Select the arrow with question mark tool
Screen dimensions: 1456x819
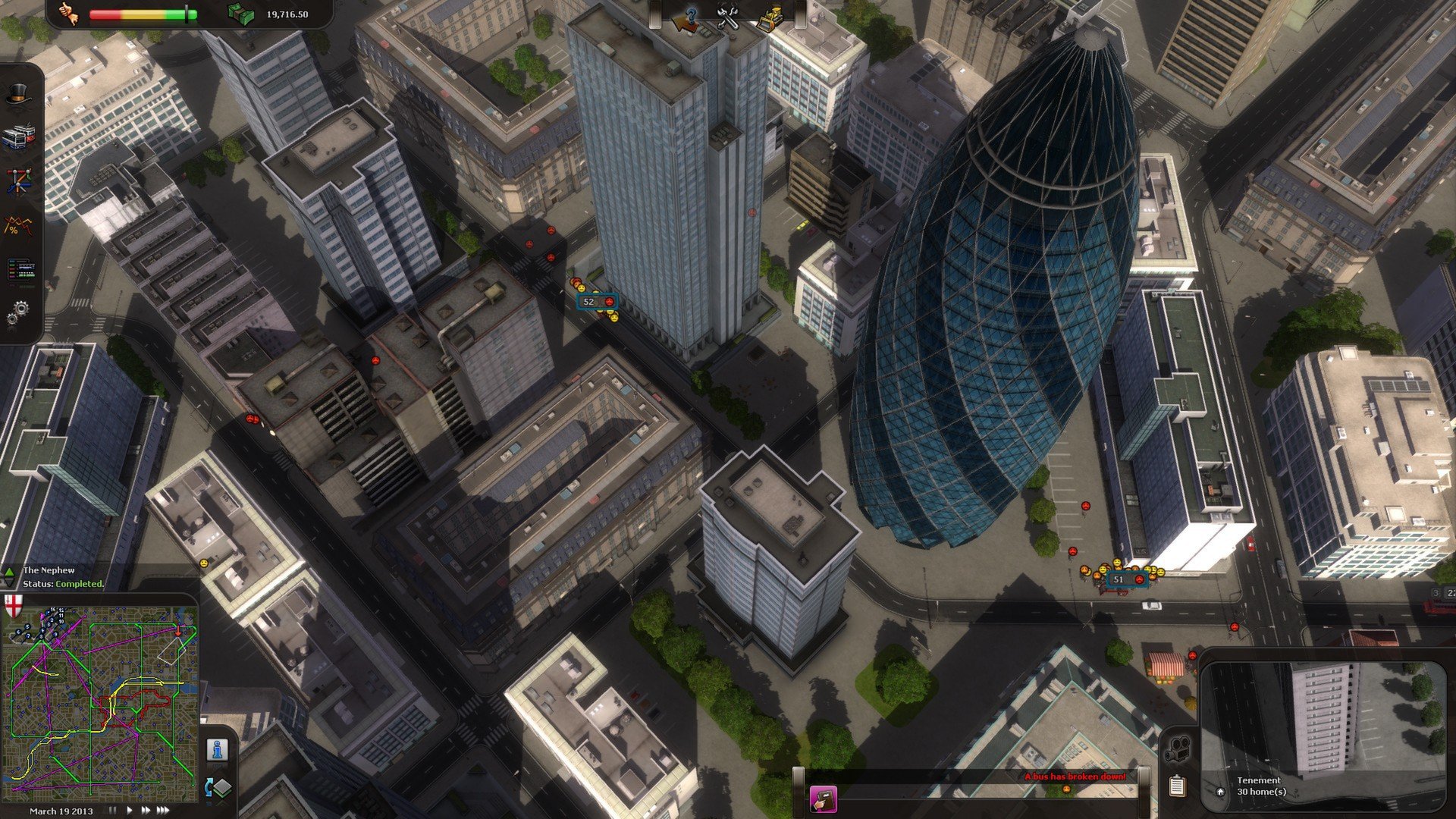click(687, 18)
